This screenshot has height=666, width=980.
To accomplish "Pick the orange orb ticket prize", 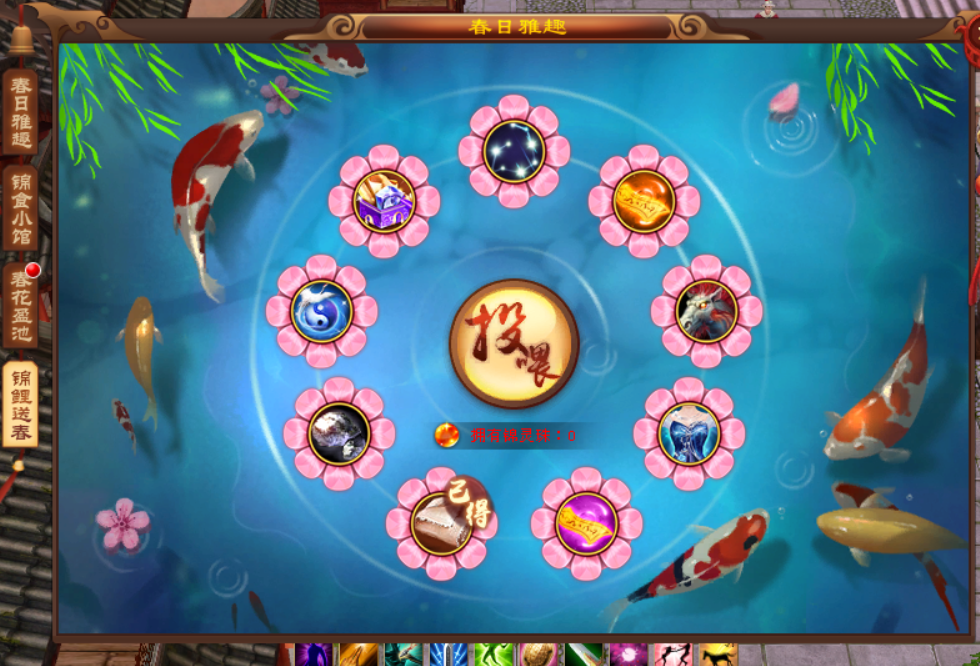I will [643, 201].
